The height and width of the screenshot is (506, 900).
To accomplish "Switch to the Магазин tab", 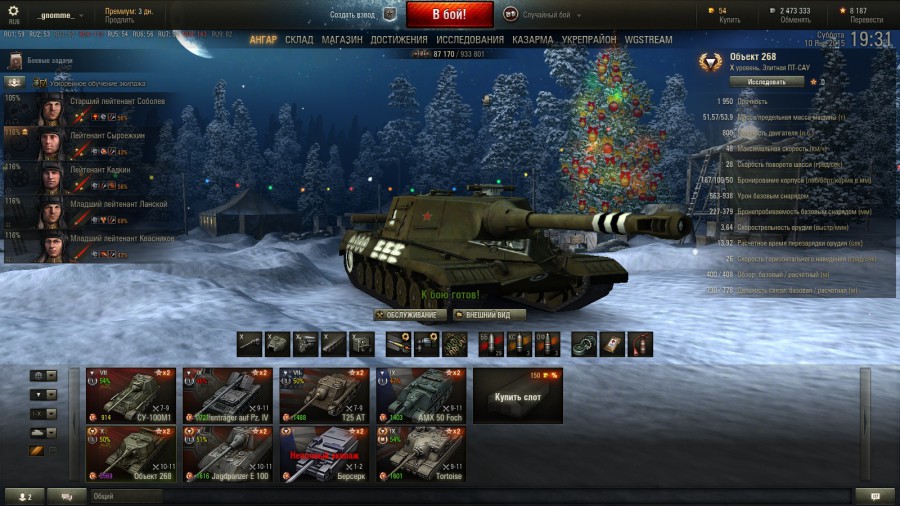I will pyautogui.click(x=342, y=40).
